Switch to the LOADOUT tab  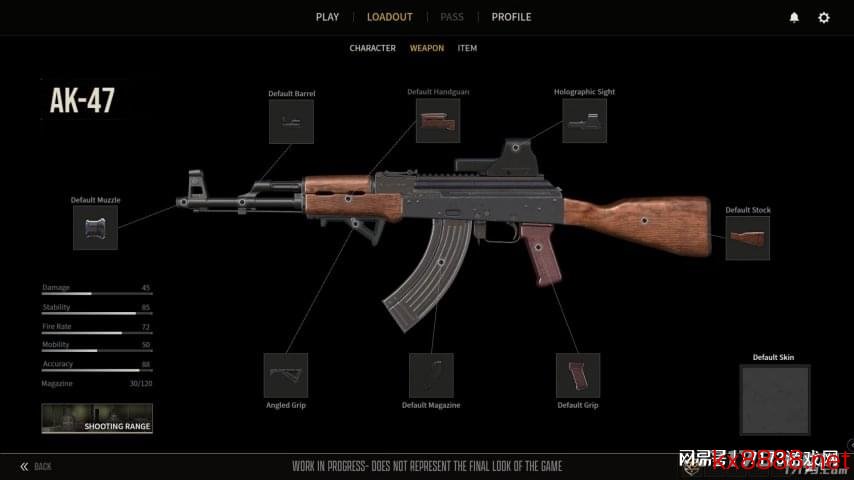[389, 17]
